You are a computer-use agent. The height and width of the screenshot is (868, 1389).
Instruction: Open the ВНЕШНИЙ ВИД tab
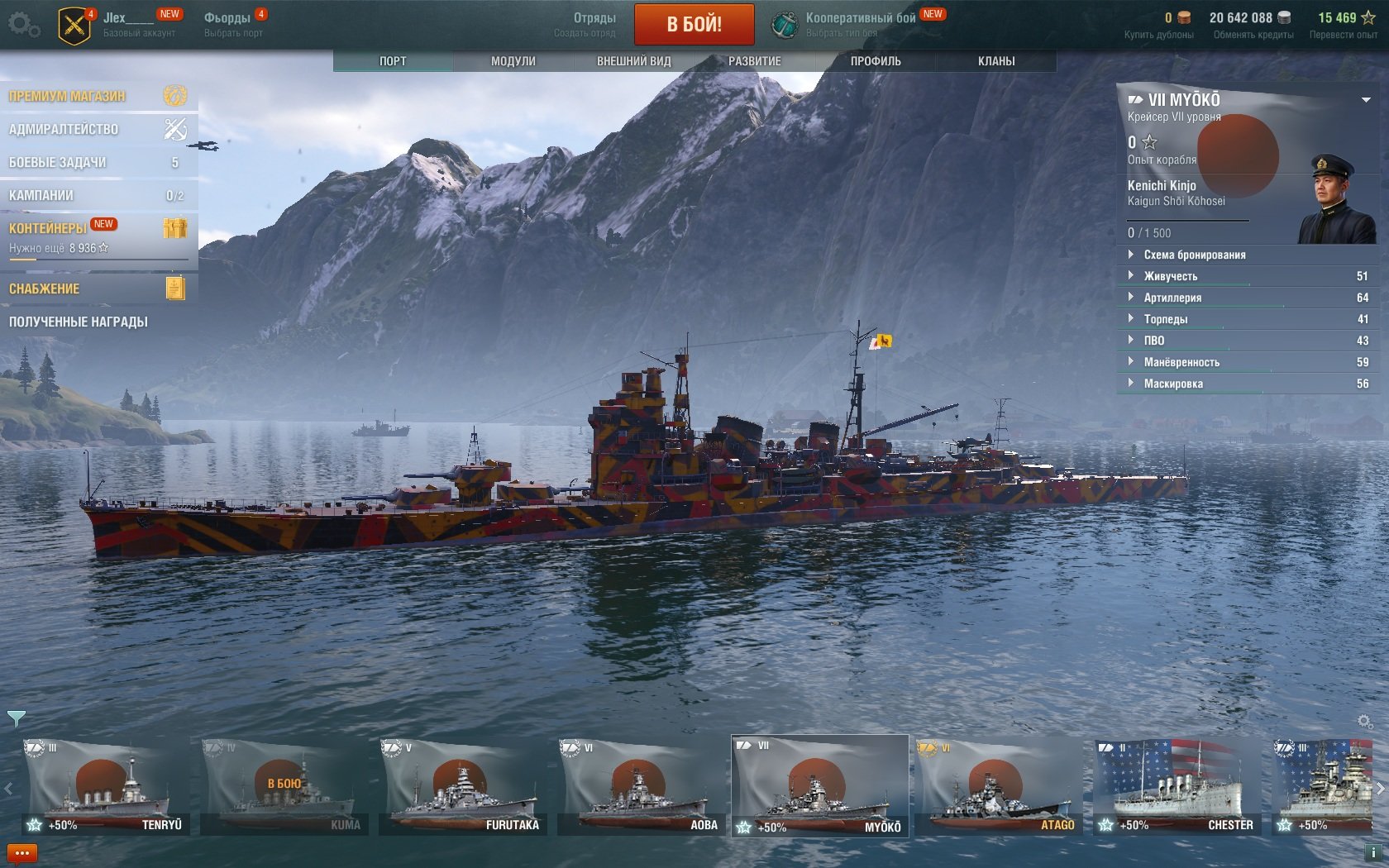click(633, 61)
